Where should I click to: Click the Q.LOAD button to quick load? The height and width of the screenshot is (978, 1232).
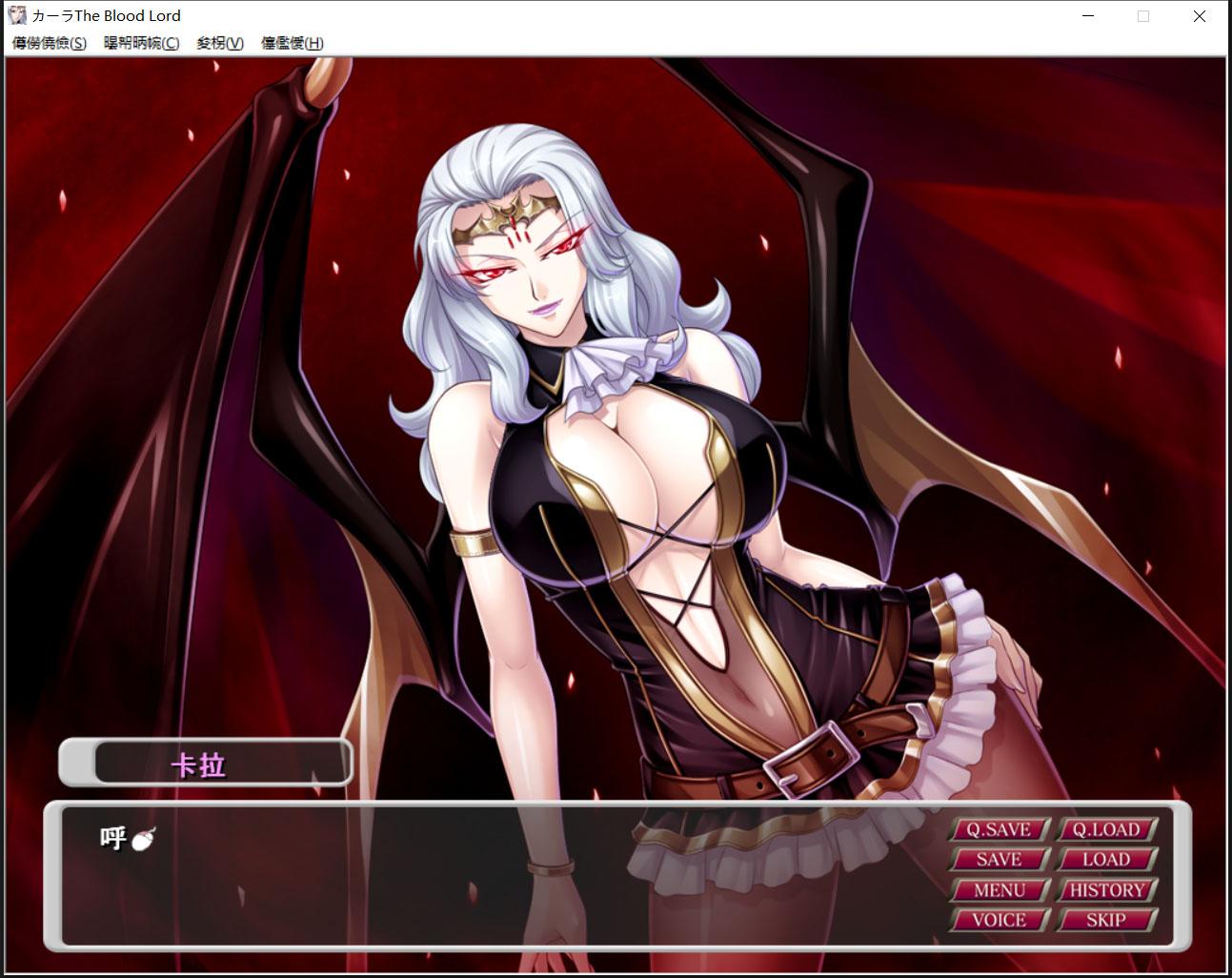click(1108, 829)
